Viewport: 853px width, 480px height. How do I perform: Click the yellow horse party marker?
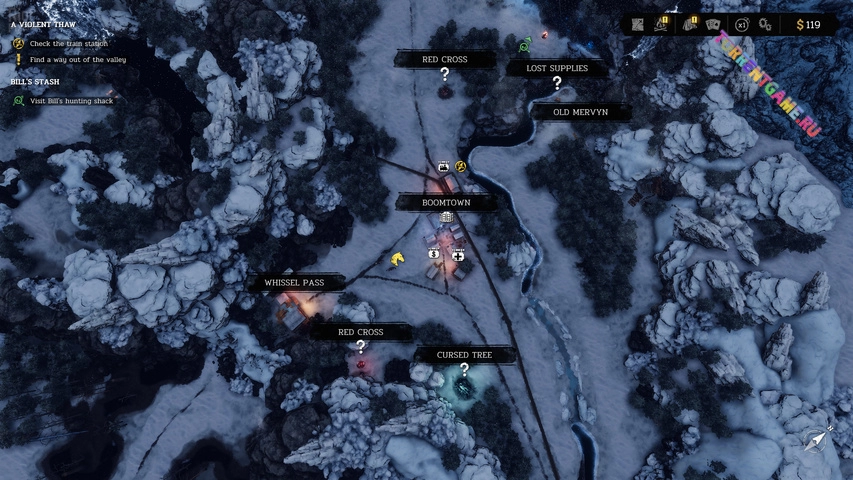click(398, 259)
